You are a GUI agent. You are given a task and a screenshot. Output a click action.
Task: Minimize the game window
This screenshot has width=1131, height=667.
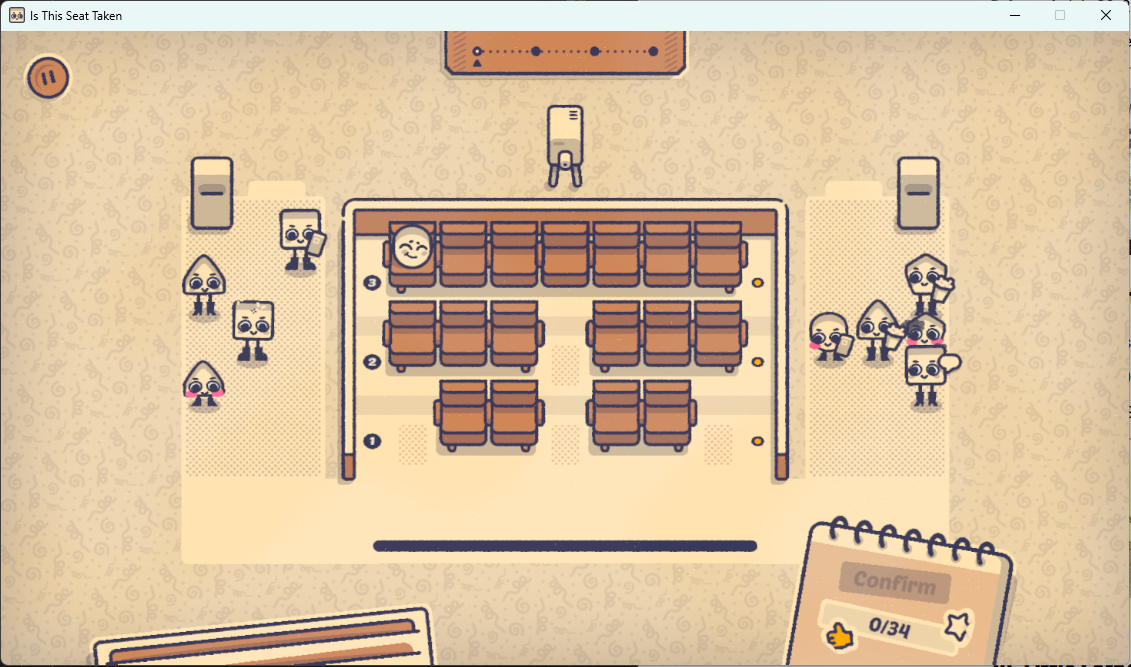point(1015,15)
